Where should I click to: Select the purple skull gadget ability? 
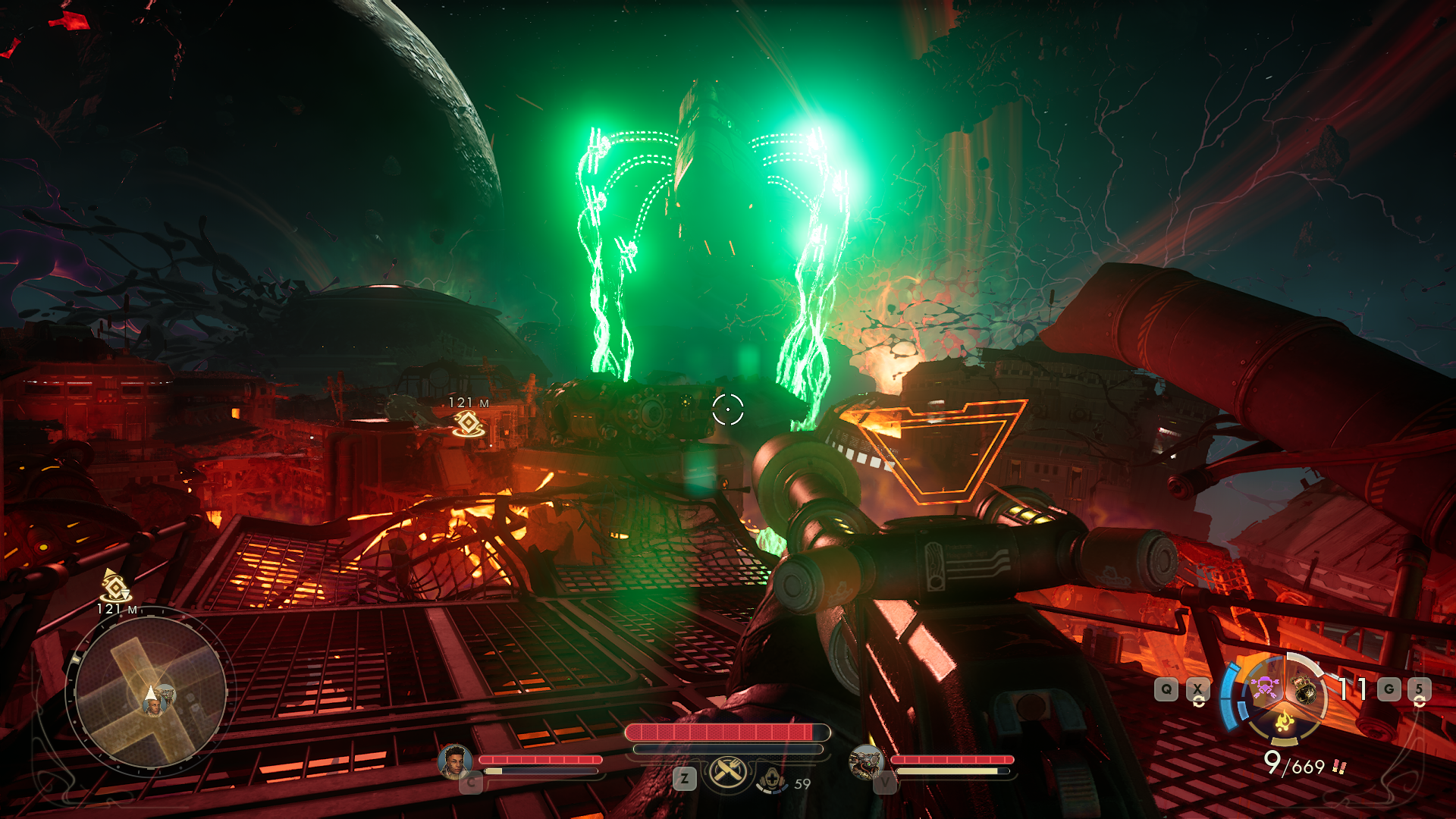1263,688
